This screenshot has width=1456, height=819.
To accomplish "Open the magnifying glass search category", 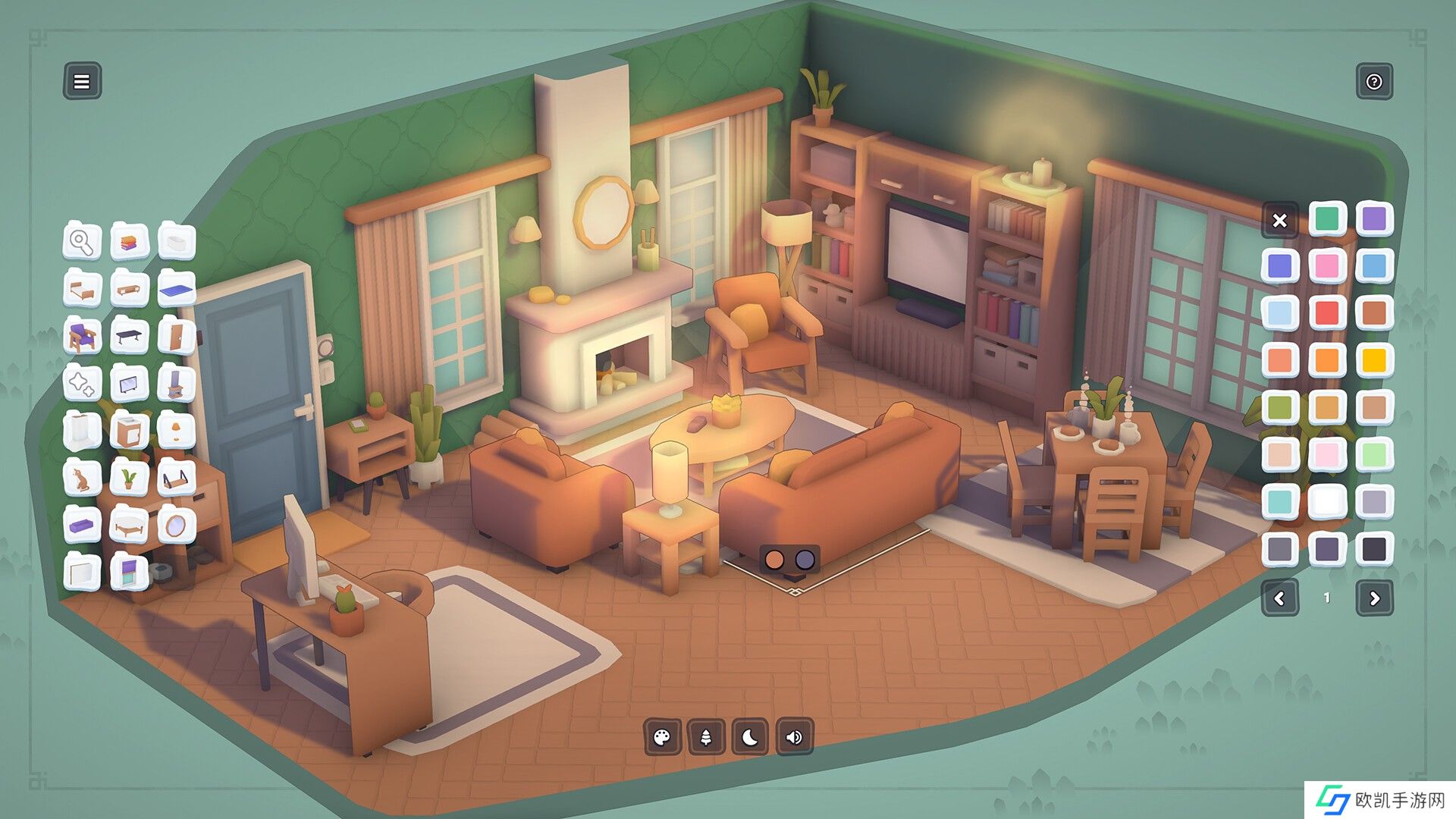I will 82,242.
